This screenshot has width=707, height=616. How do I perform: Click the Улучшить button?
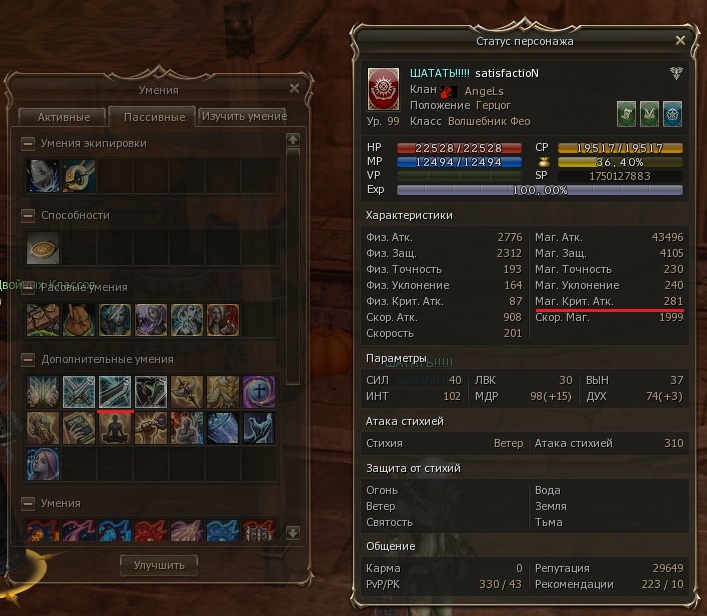(x=158, y=565)
